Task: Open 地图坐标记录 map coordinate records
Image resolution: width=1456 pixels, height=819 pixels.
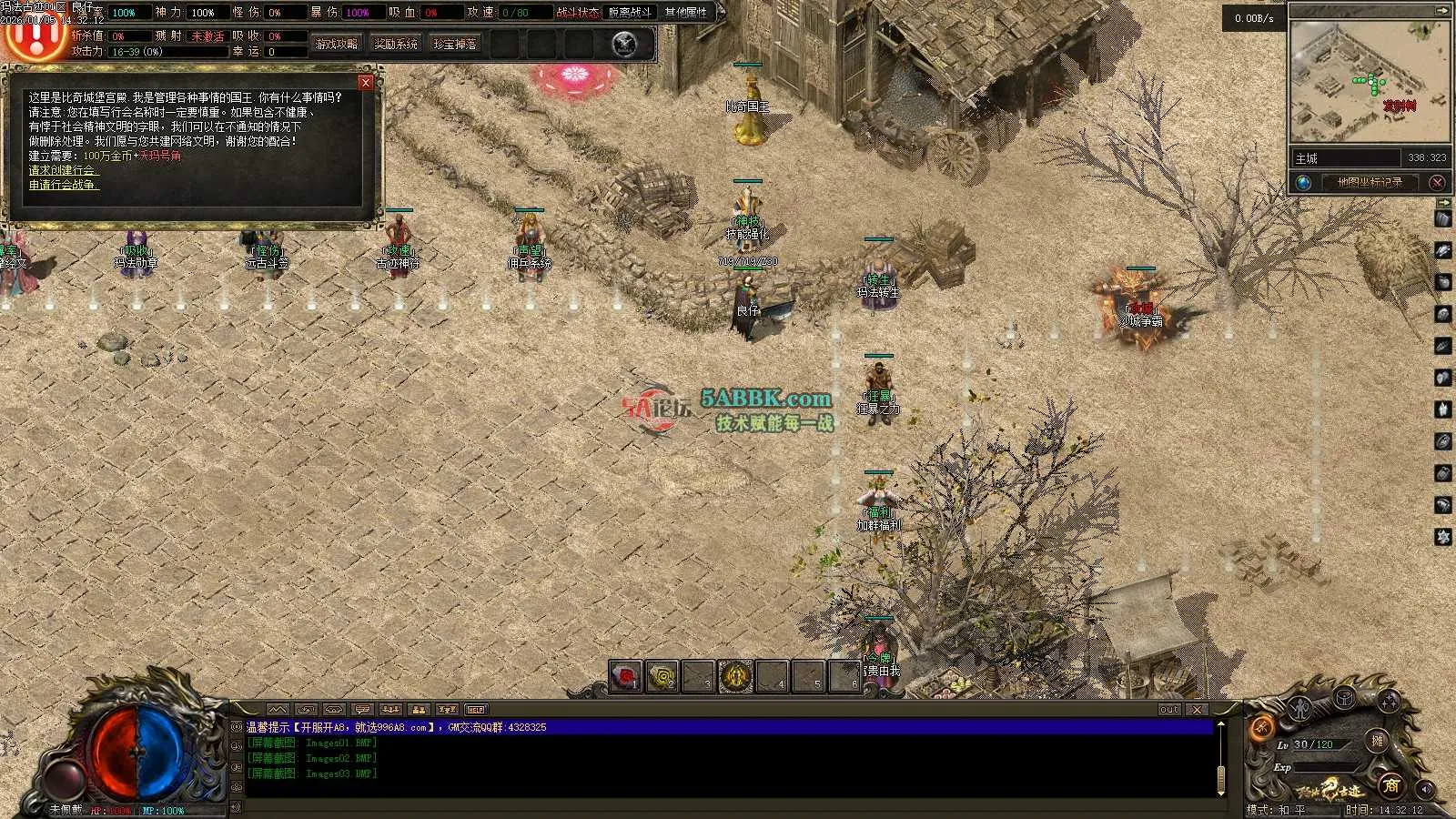Action: 1369,183
